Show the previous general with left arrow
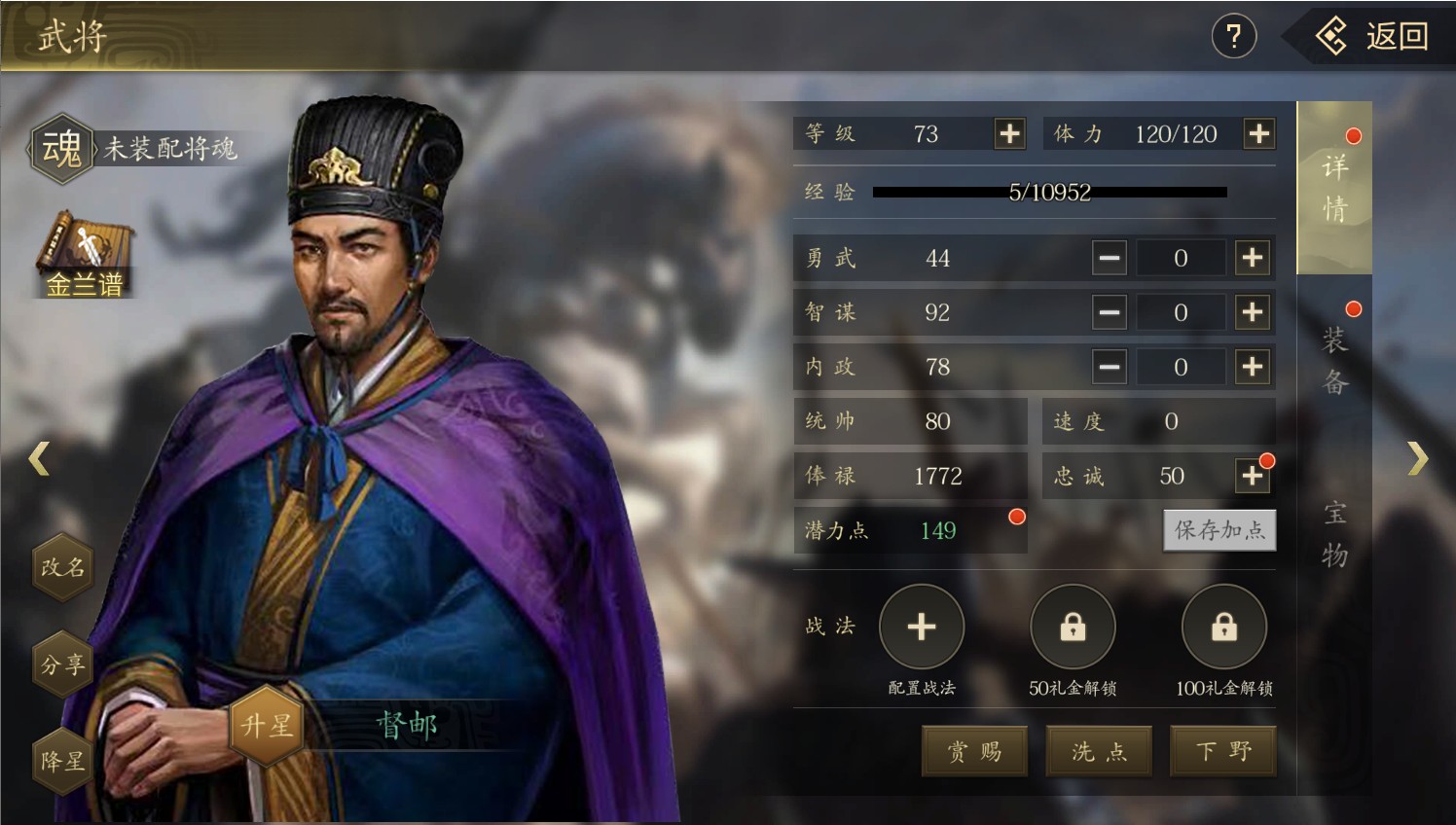The image size is (1456, 825). (x=39, y=458)
